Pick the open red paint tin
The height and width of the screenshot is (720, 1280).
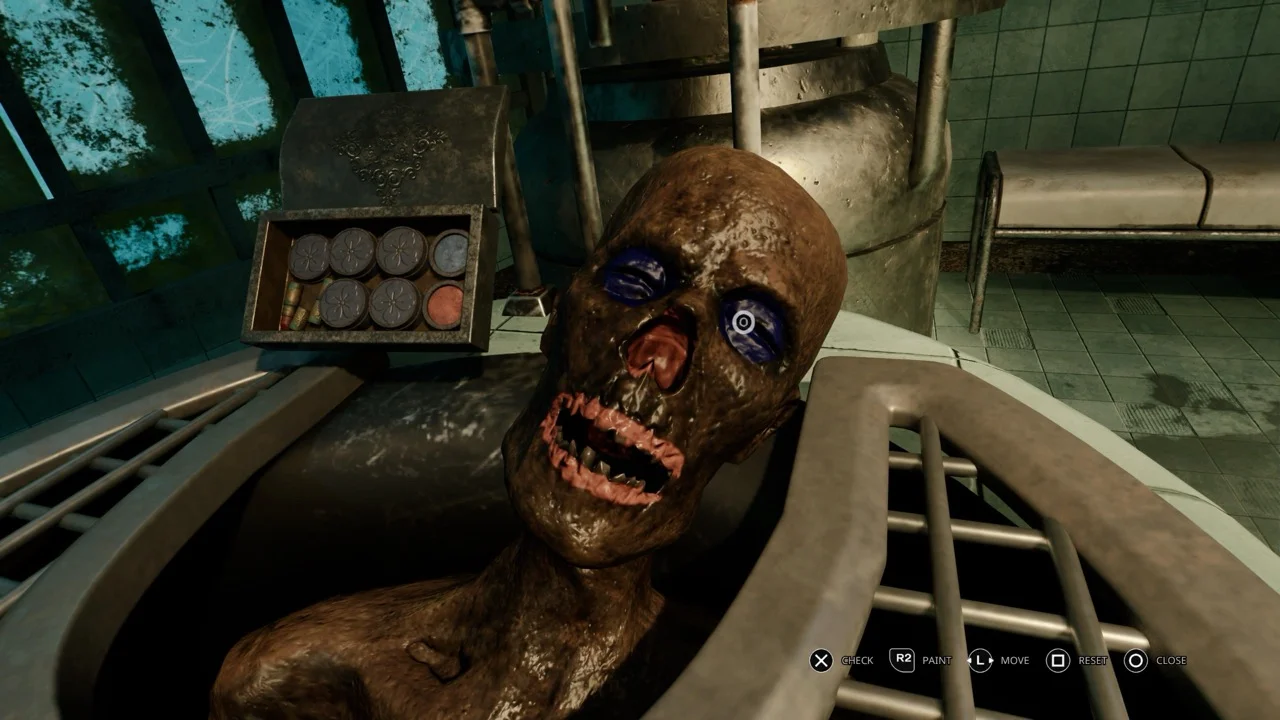coord(444,305)
